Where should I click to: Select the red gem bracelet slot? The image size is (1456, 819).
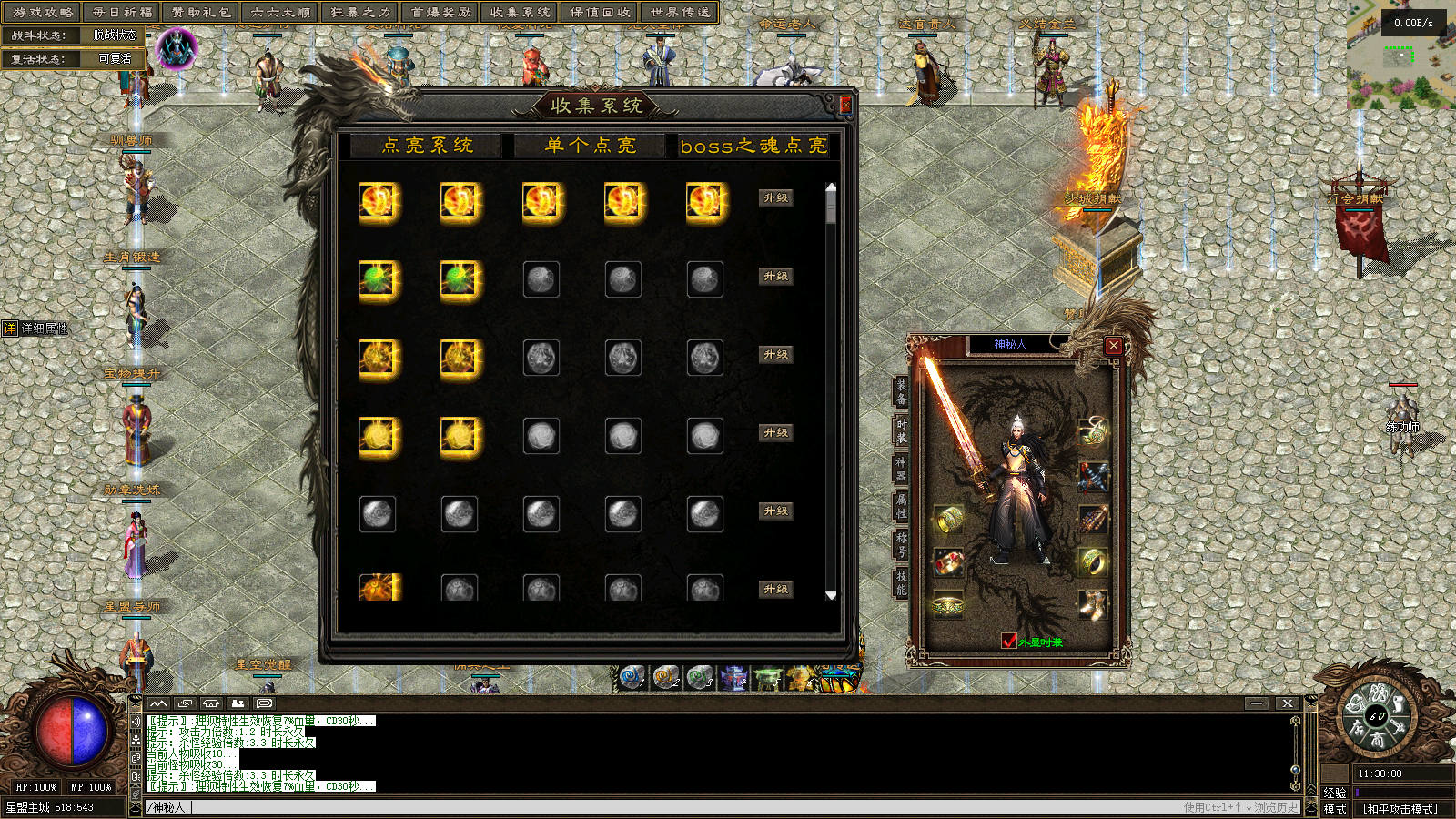[948, 561]
